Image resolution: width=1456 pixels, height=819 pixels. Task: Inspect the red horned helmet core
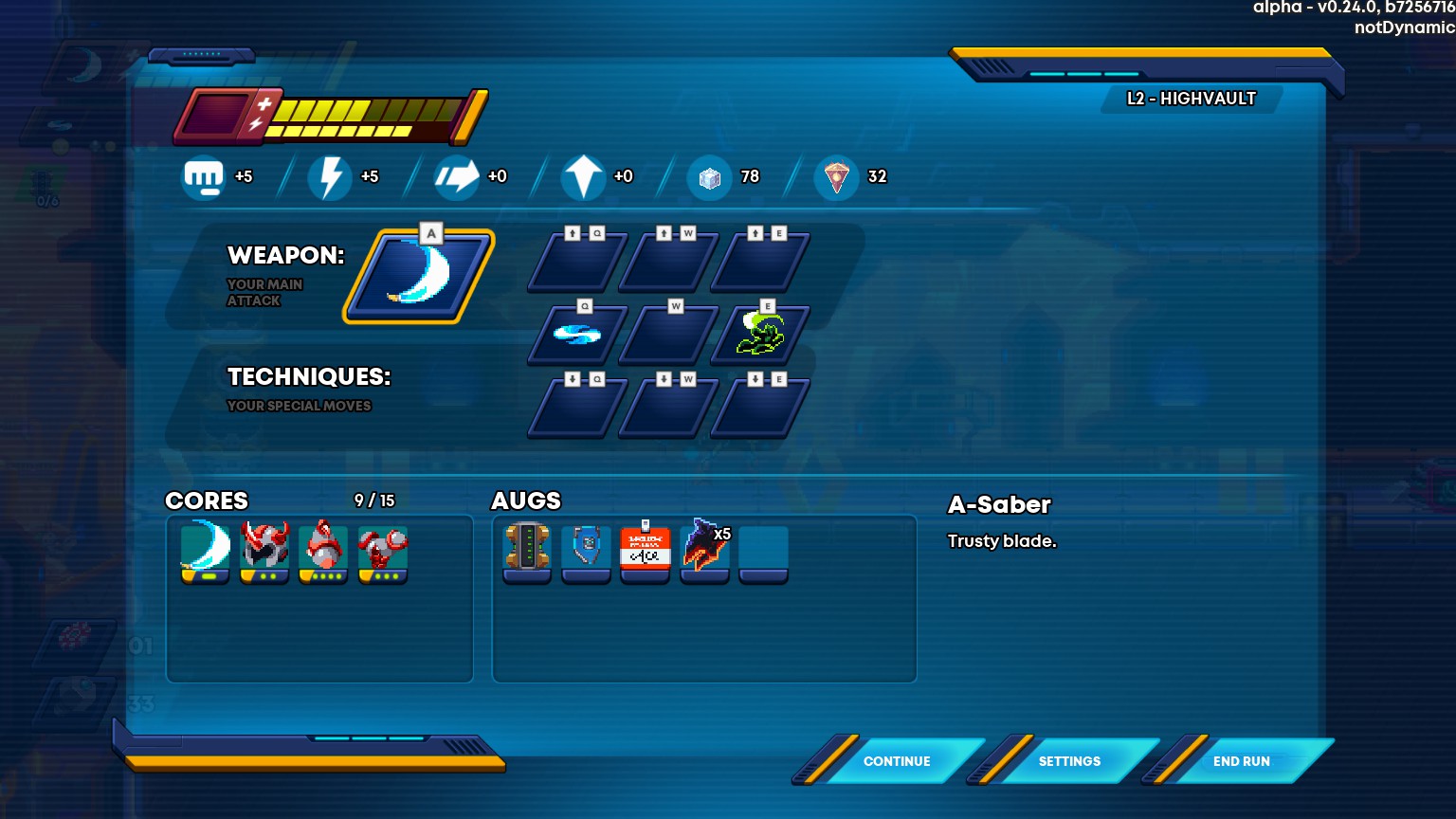[x=264, y=550]
